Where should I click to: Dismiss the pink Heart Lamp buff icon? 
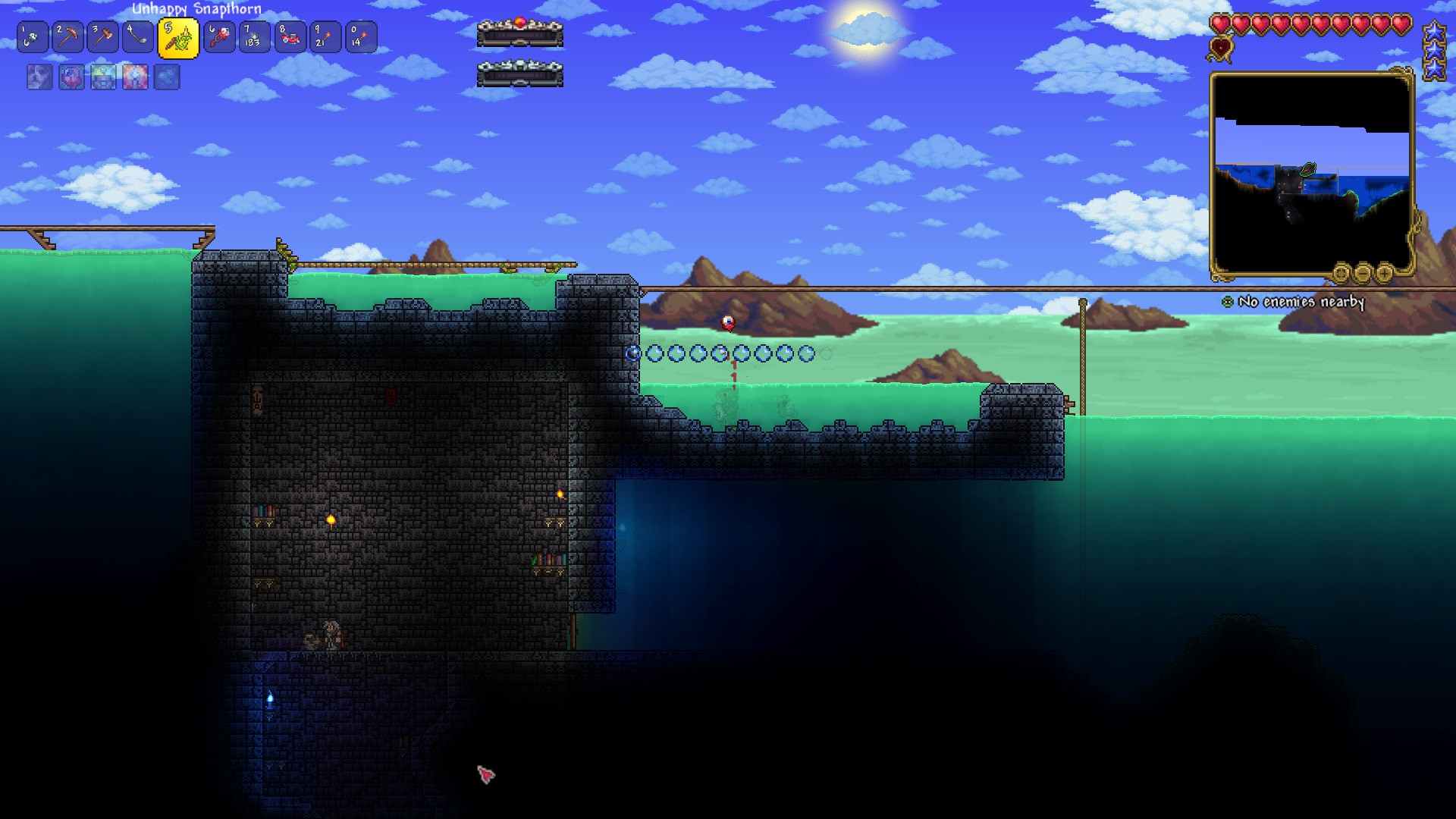click(71, 78)
